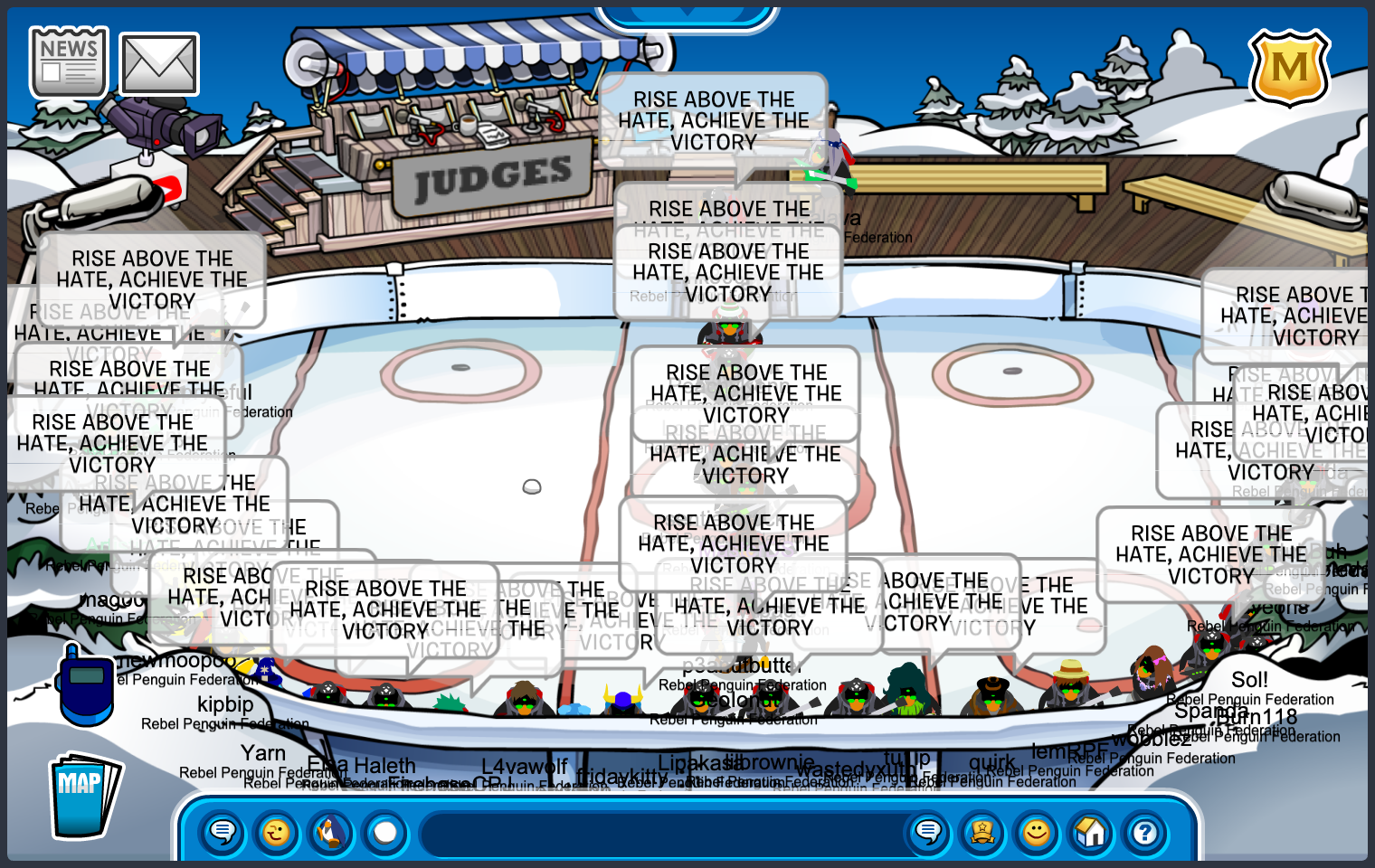Open the safe chat messages menu
This screenshot has width=1375, height=868.
[x=223, y=832]
